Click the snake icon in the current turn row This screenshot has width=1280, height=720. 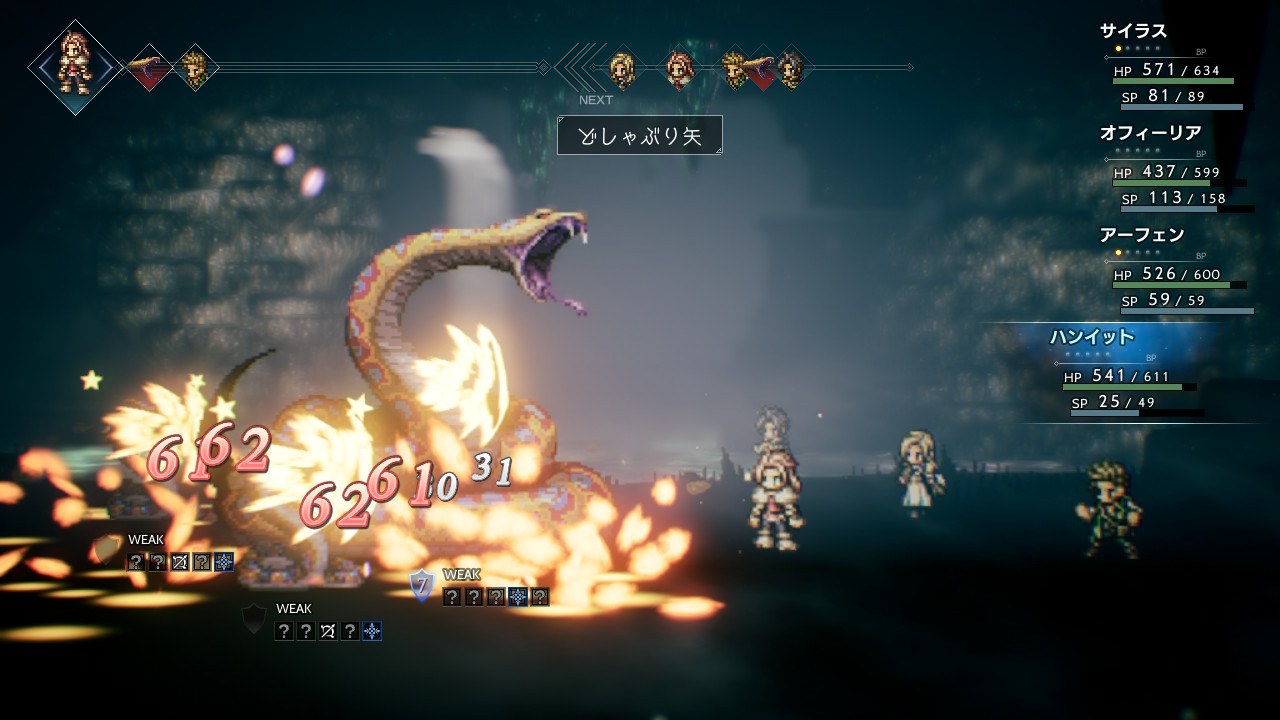pos(149,68)
